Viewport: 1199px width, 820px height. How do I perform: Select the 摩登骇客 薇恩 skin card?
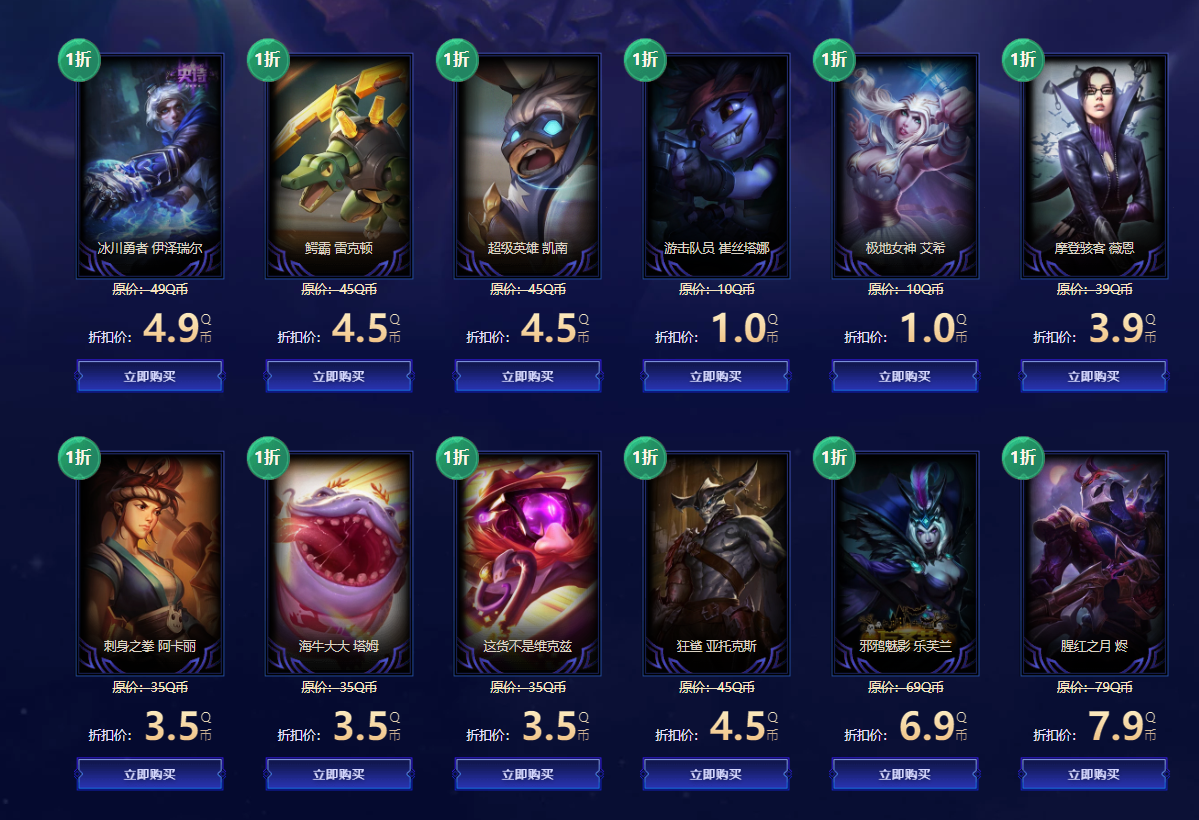pyautogui.click(x=1094, y=165)
